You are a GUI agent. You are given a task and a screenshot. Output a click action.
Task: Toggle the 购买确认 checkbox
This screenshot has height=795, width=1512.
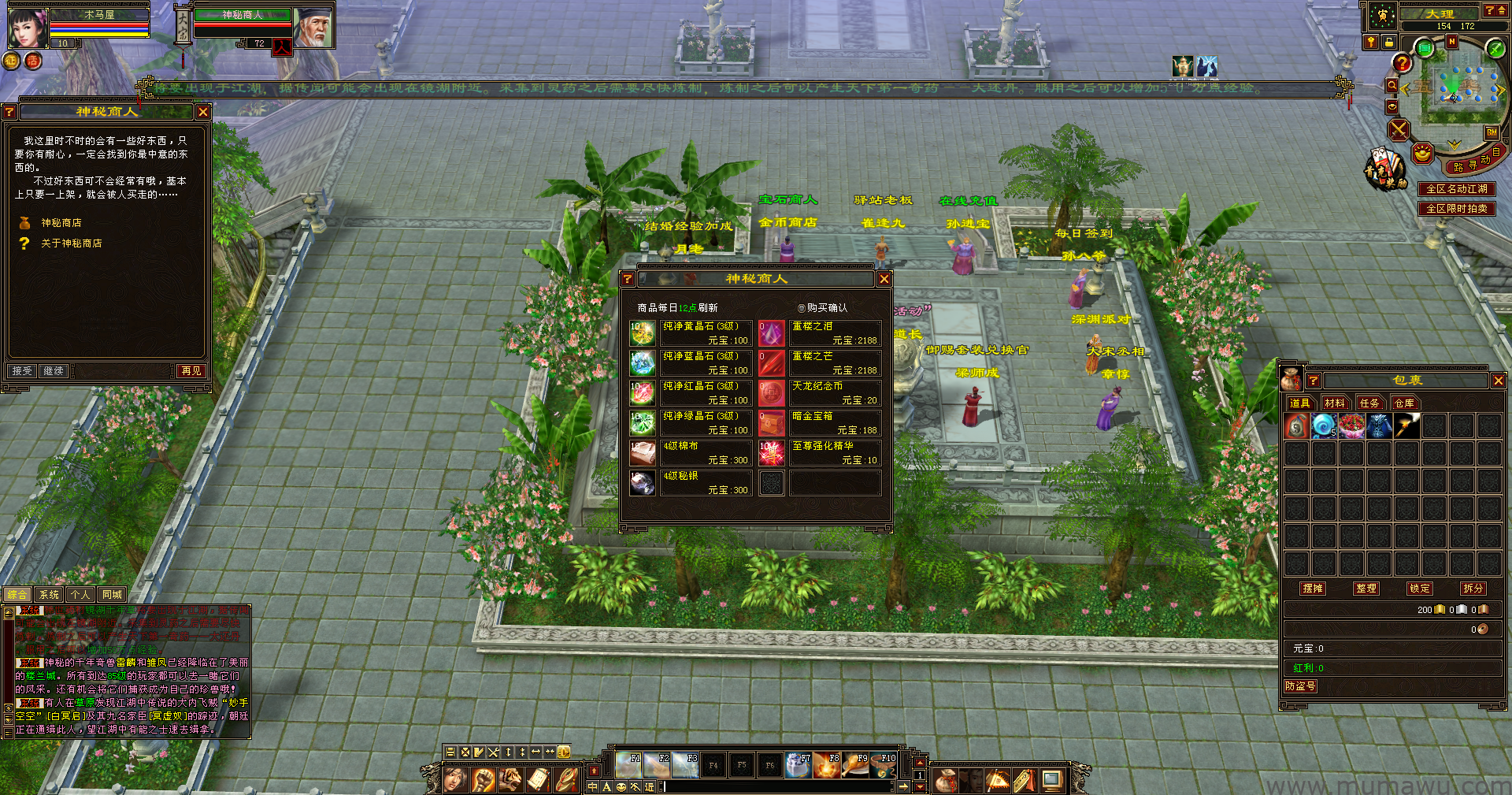point(802,308)
